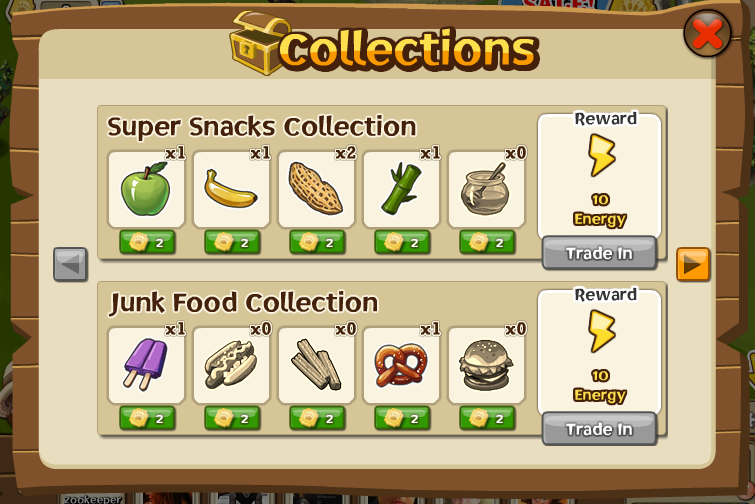Select the hot dog item
Image resolution: width=755 pixels, height=504 pixels.
click(x=231, y=365)
